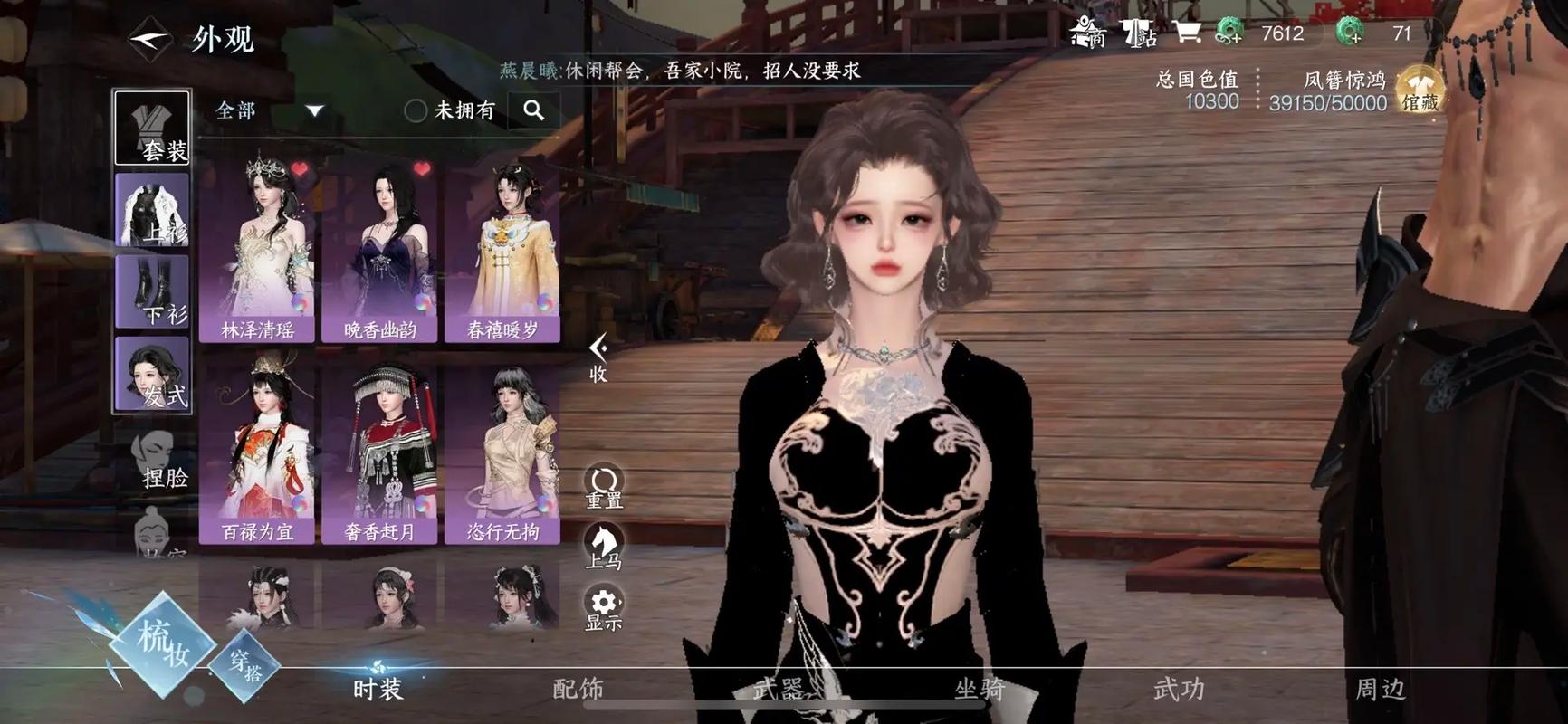Switch to the 配饰 accessories tab

(577, 688)
